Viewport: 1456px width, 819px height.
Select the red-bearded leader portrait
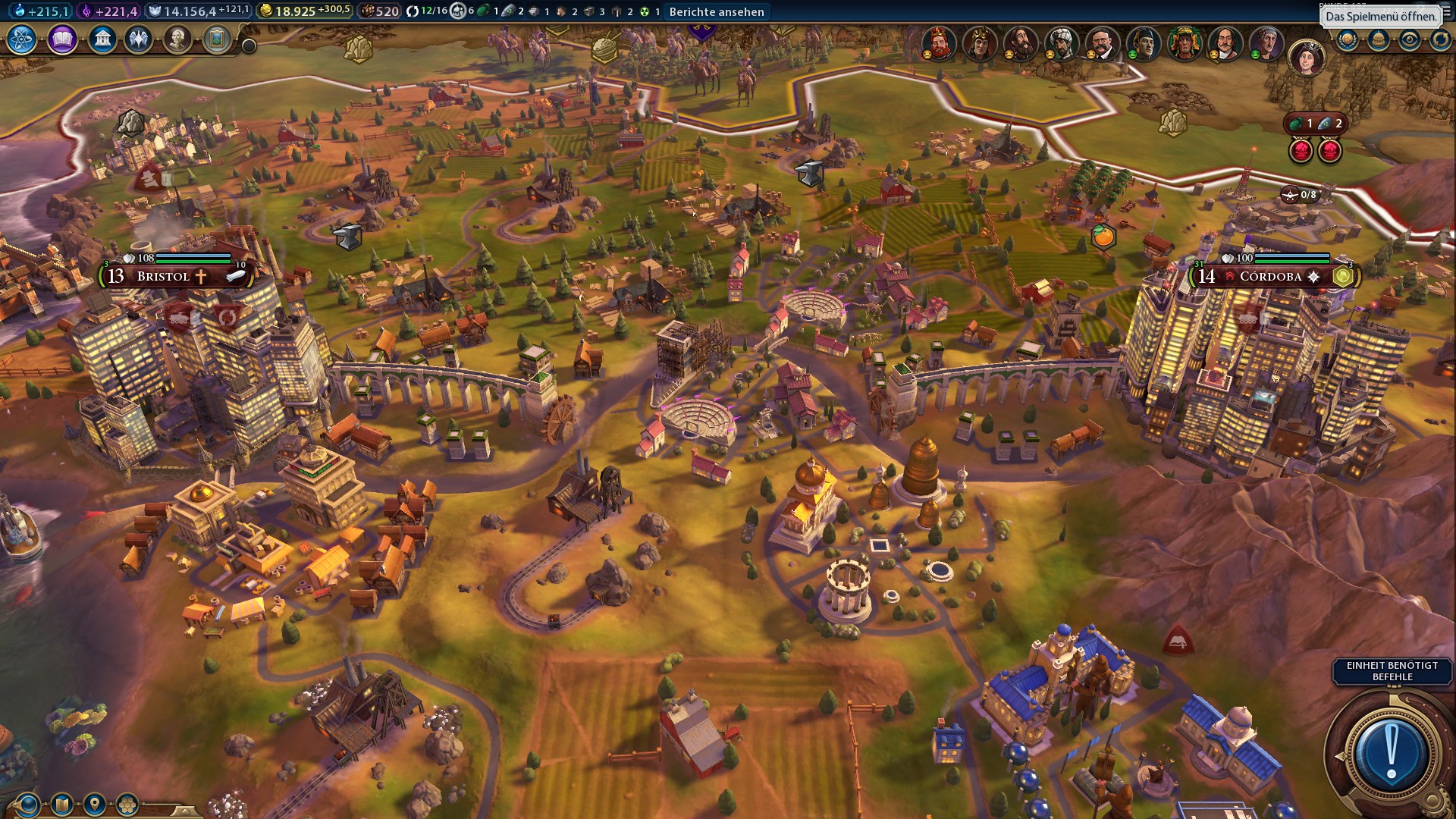coord(938,42)
